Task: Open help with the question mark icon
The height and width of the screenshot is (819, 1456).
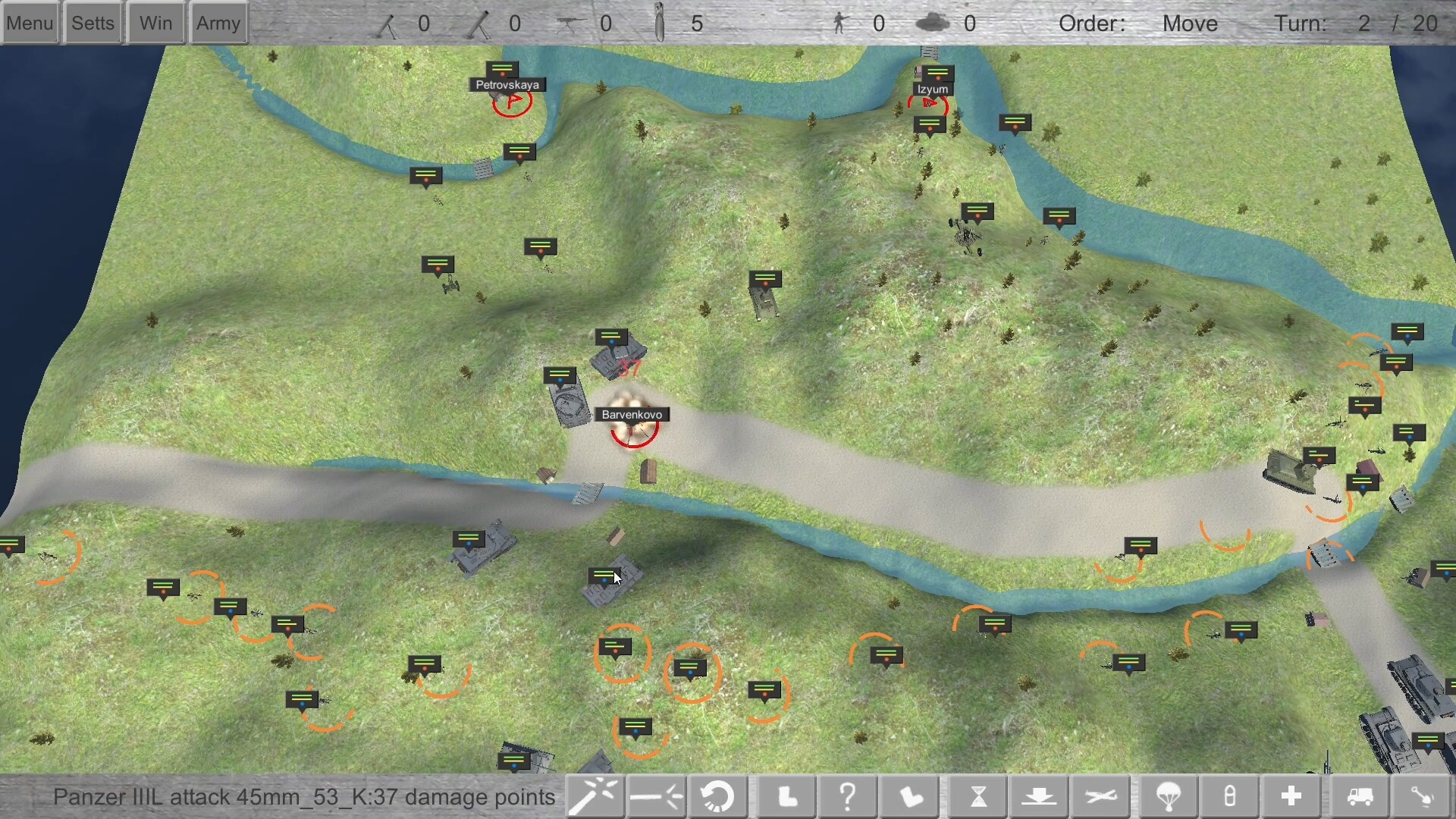Action: [x=848, y=796]
